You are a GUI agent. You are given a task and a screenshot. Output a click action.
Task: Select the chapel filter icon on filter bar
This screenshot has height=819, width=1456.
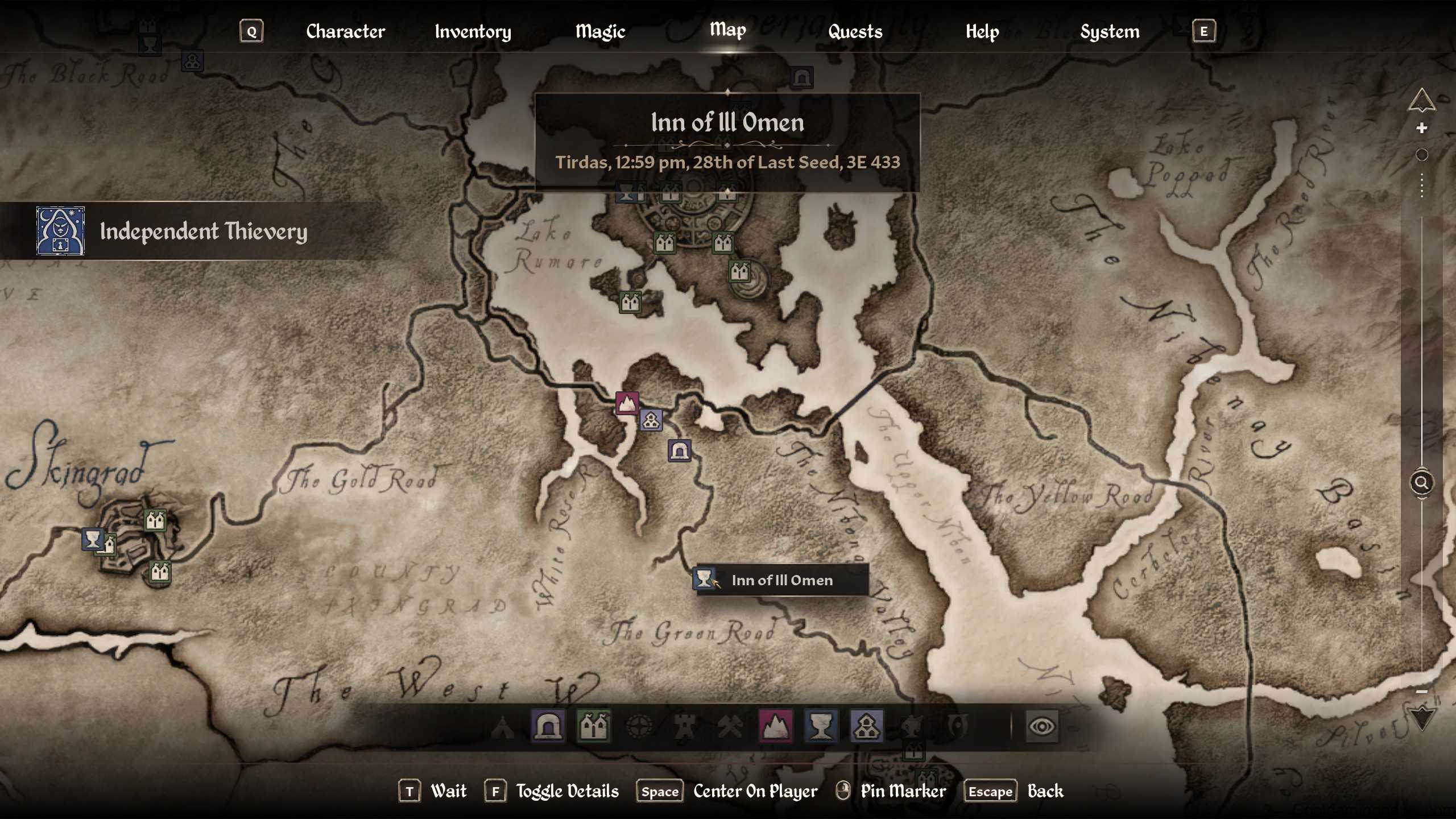point(867,726)
